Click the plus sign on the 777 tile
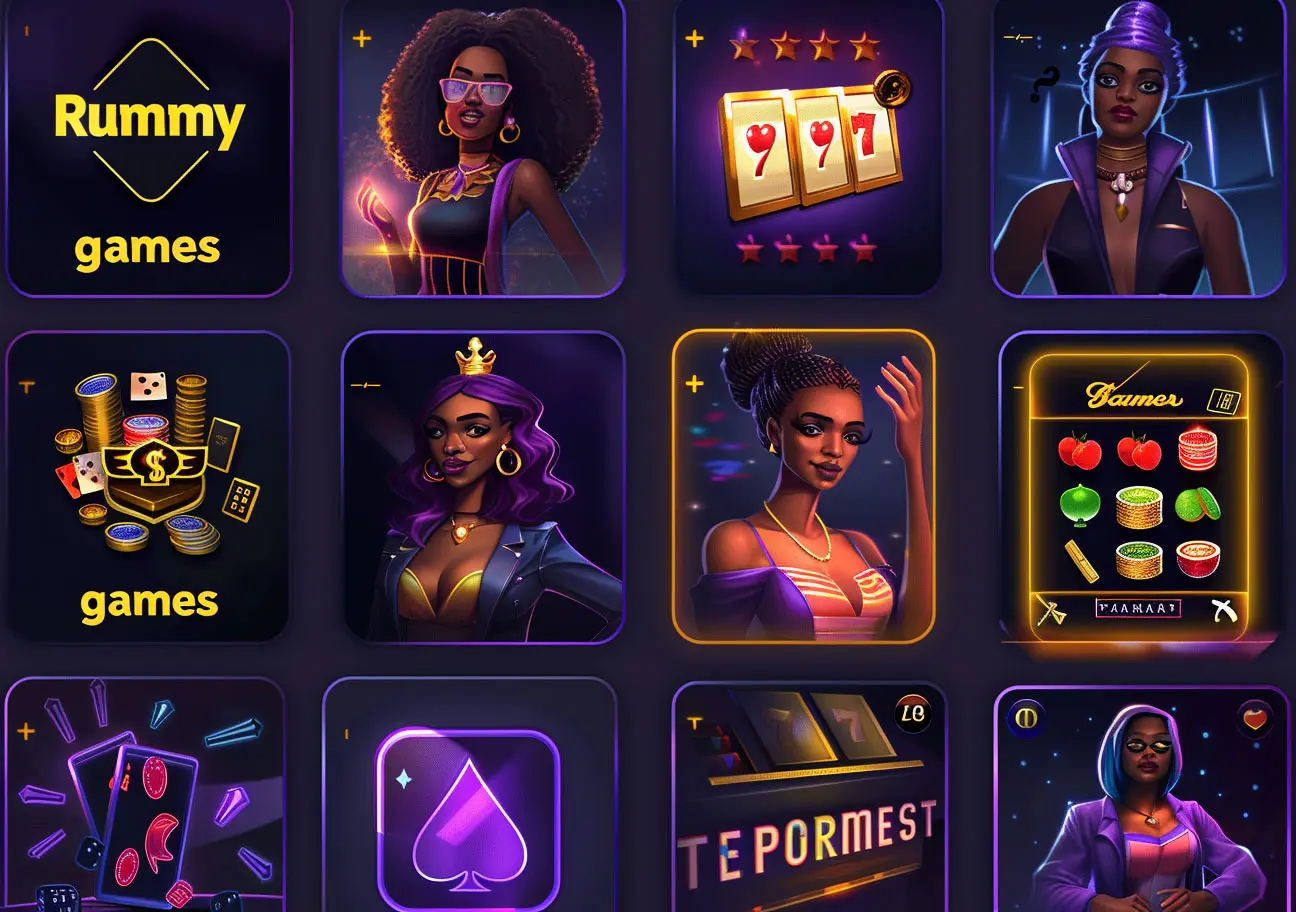 point(694,40)
